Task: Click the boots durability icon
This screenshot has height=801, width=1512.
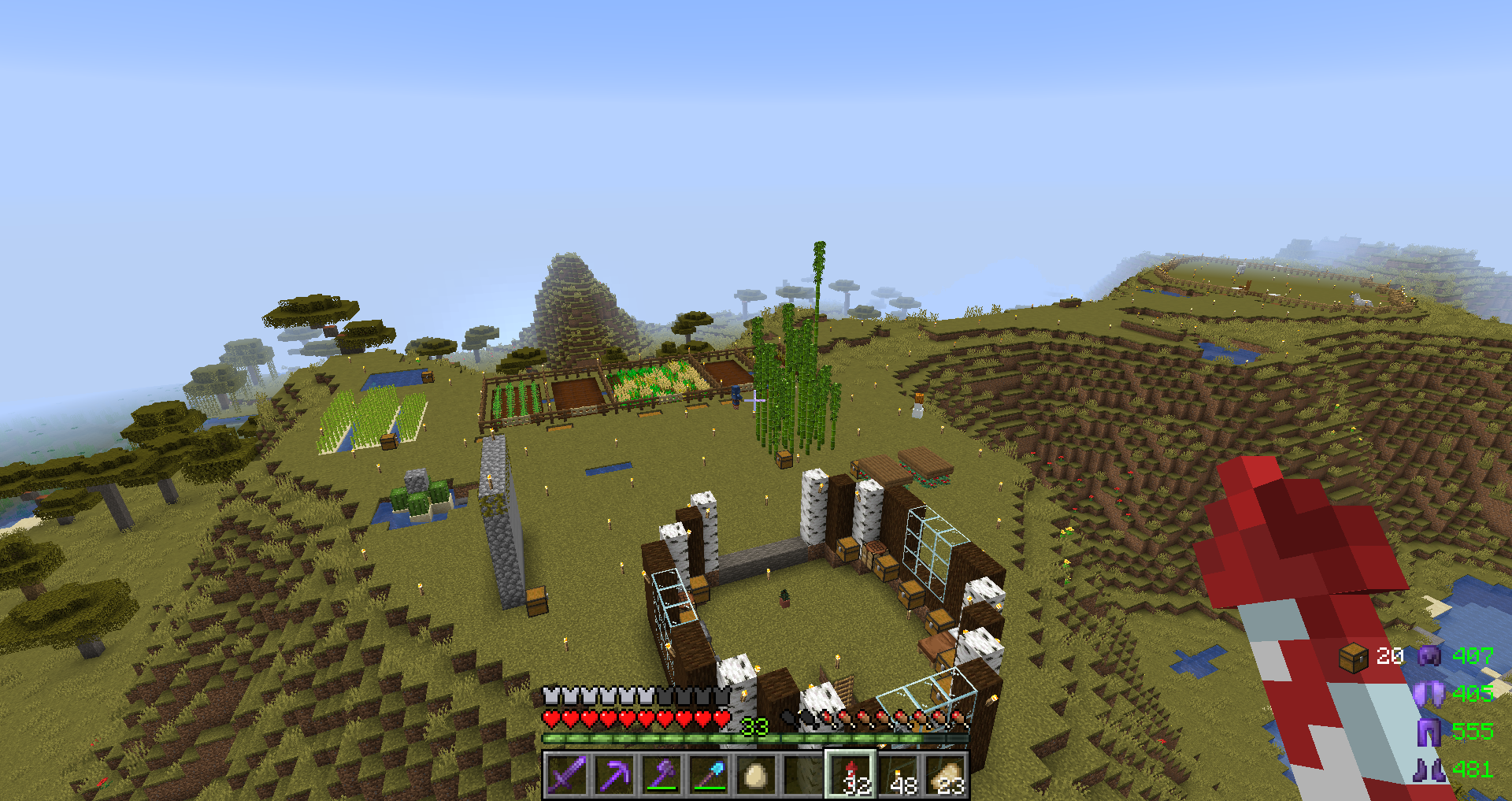Action: [x=1429, y=769]
